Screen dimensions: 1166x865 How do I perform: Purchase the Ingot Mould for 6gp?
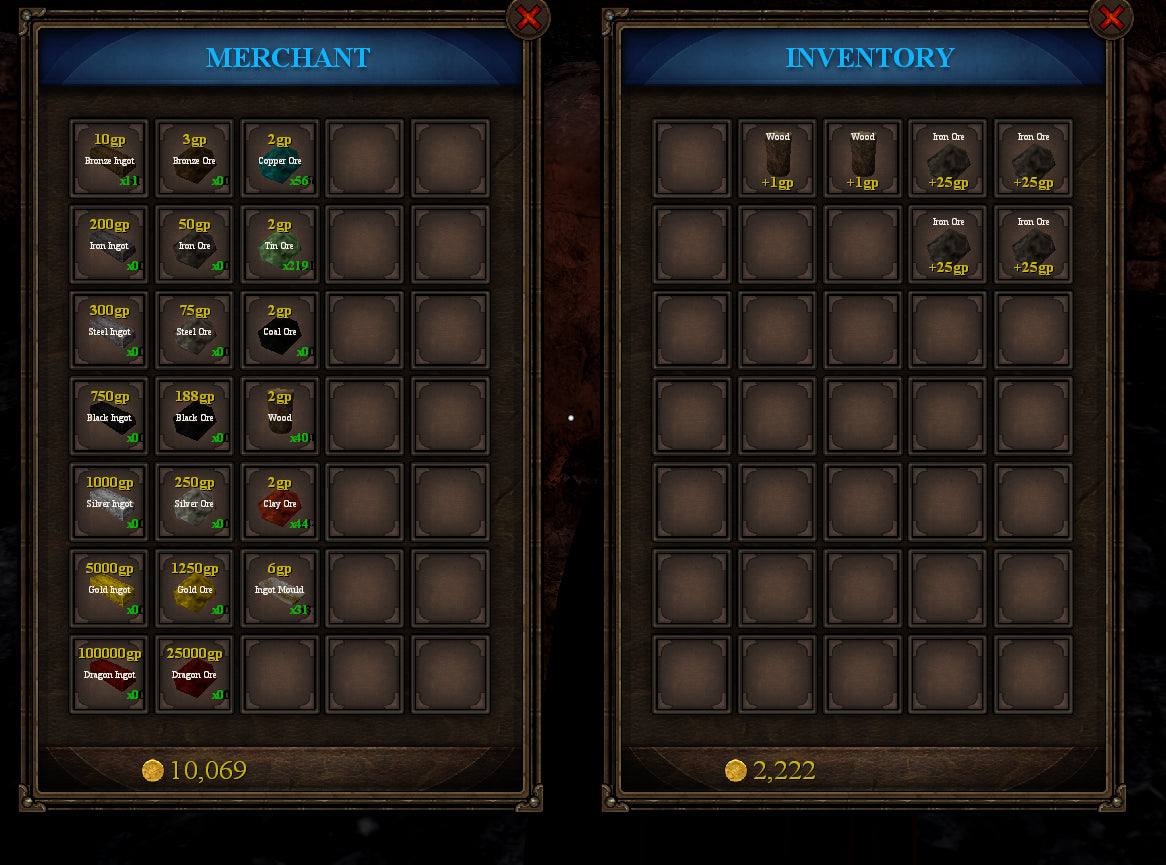[x=280, y=589]
